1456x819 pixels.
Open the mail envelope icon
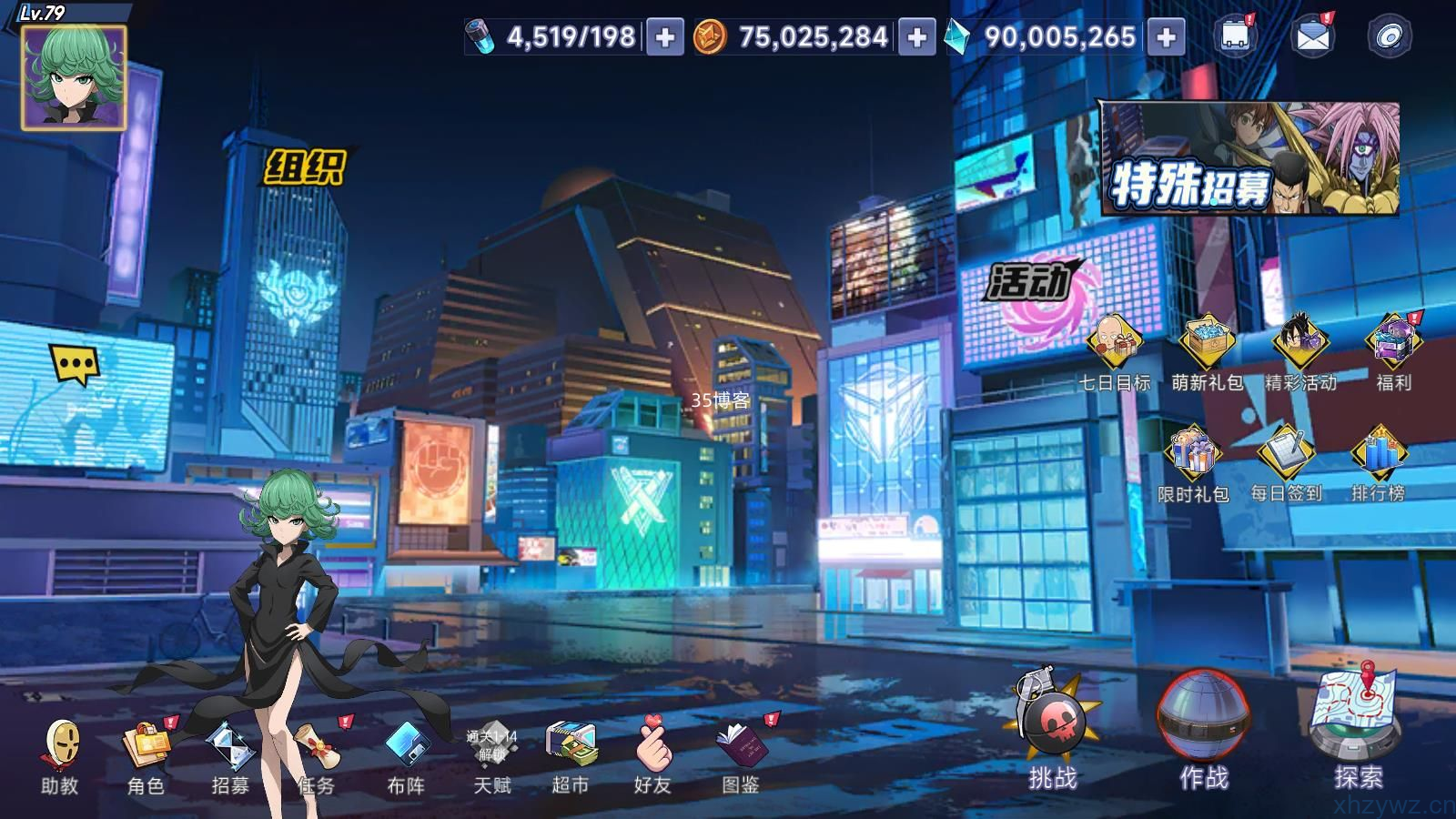1312,36
